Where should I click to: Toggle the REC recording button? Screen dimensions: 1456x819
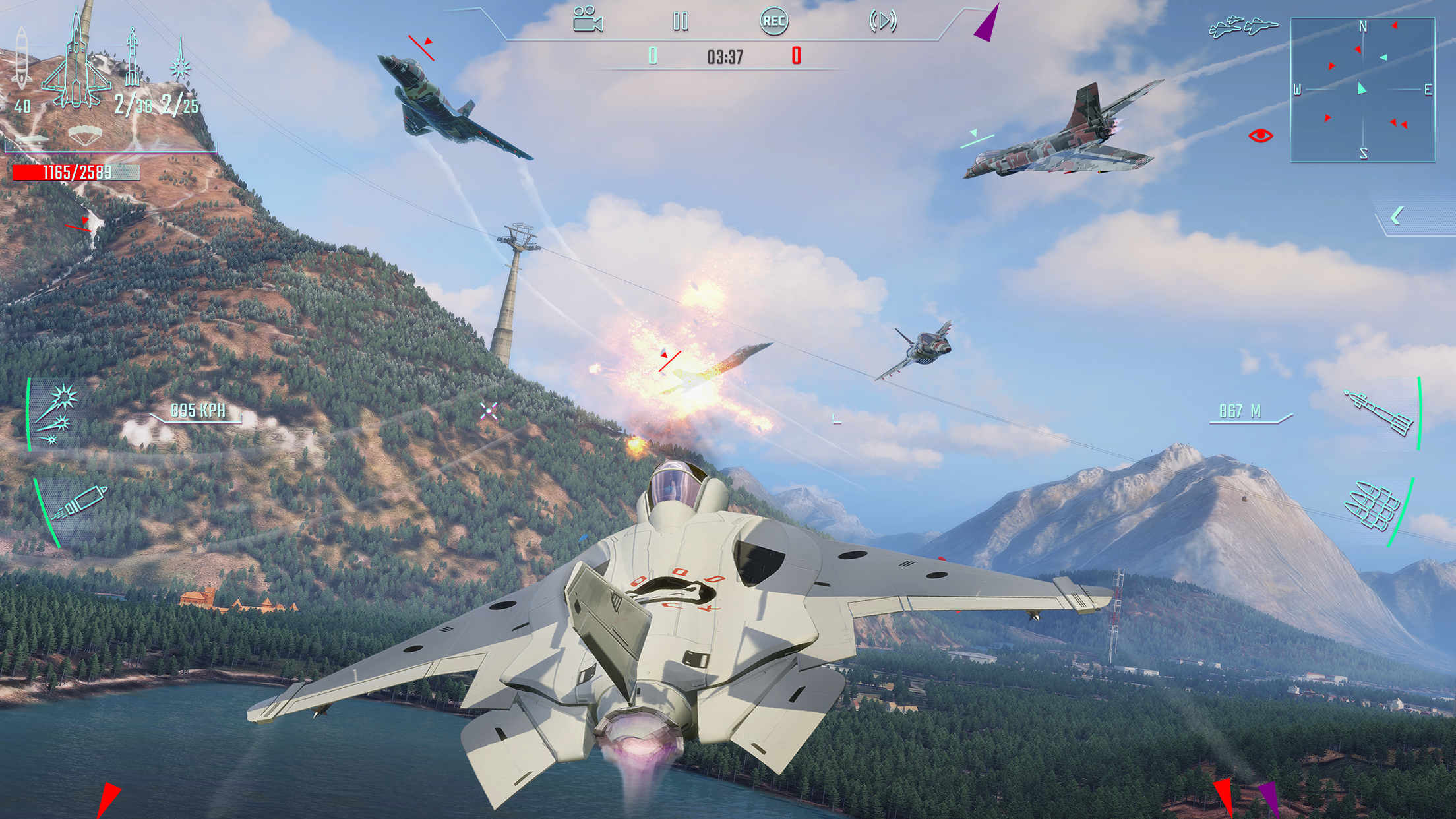pyautogui.click(x=773, y=21)
